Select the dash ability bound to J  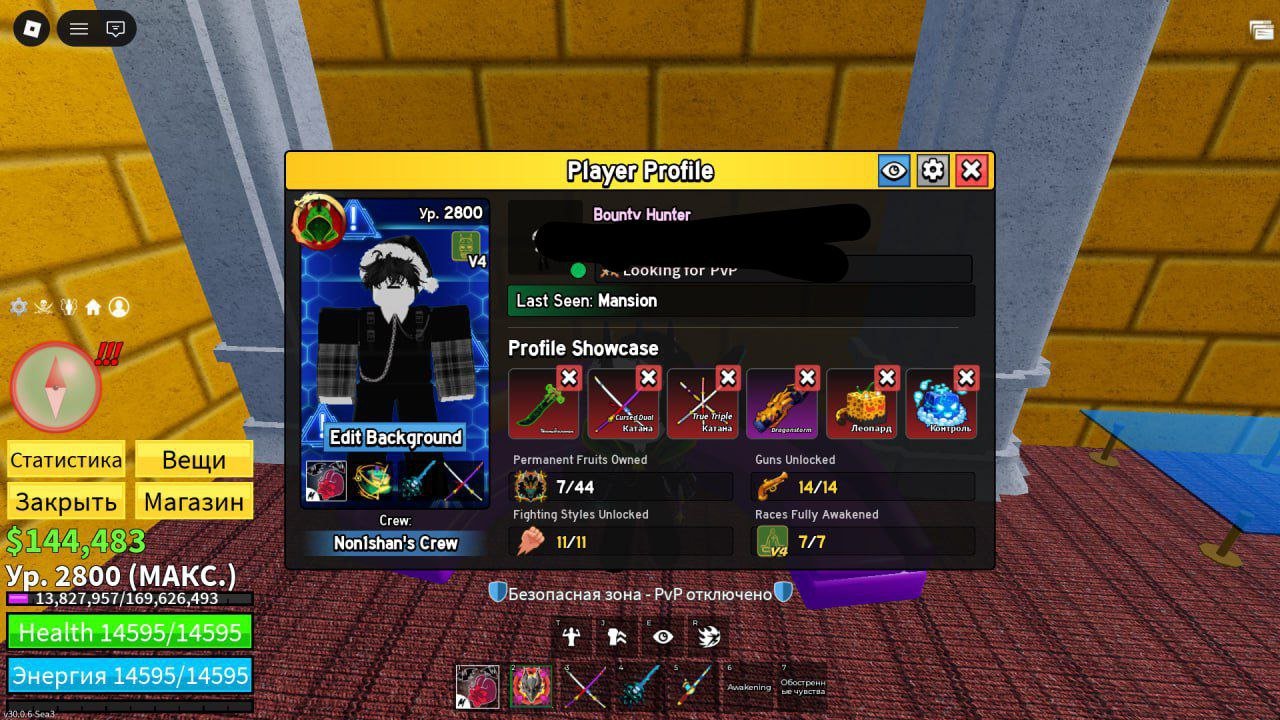click(x=616, y=636)
